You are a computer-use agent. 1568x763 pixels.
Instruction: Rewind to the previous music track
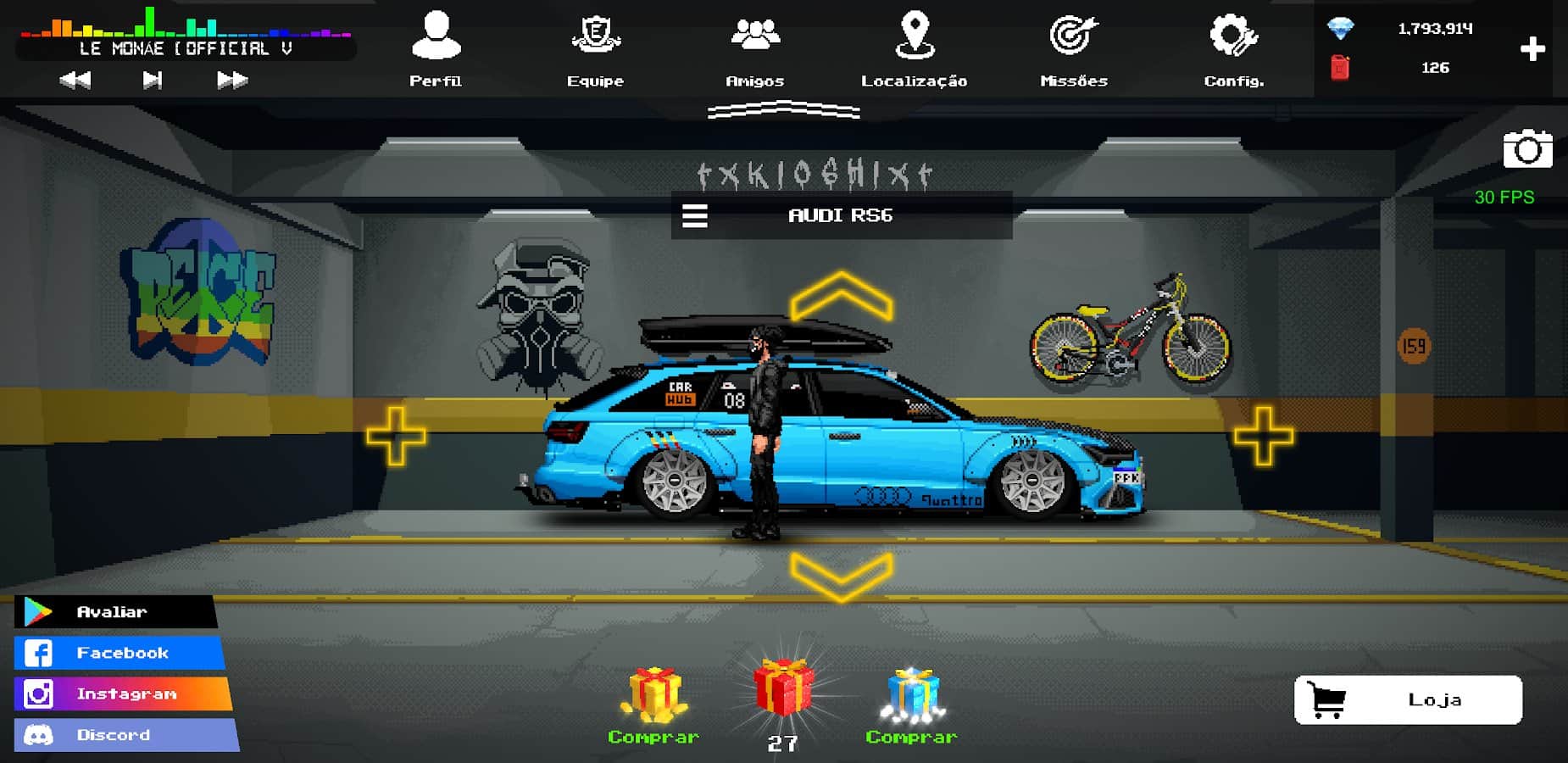point(75,80)
